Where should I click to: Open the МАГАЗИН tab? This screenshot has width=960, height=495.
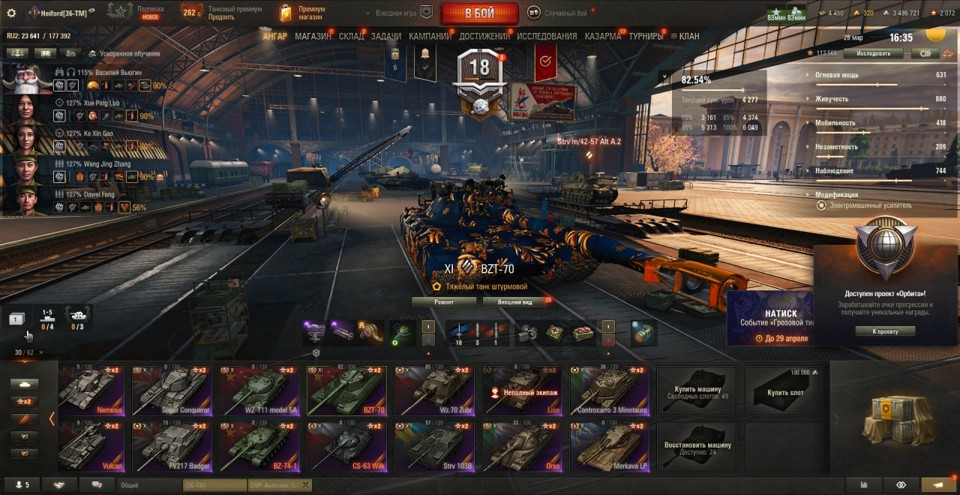point(313,36)
